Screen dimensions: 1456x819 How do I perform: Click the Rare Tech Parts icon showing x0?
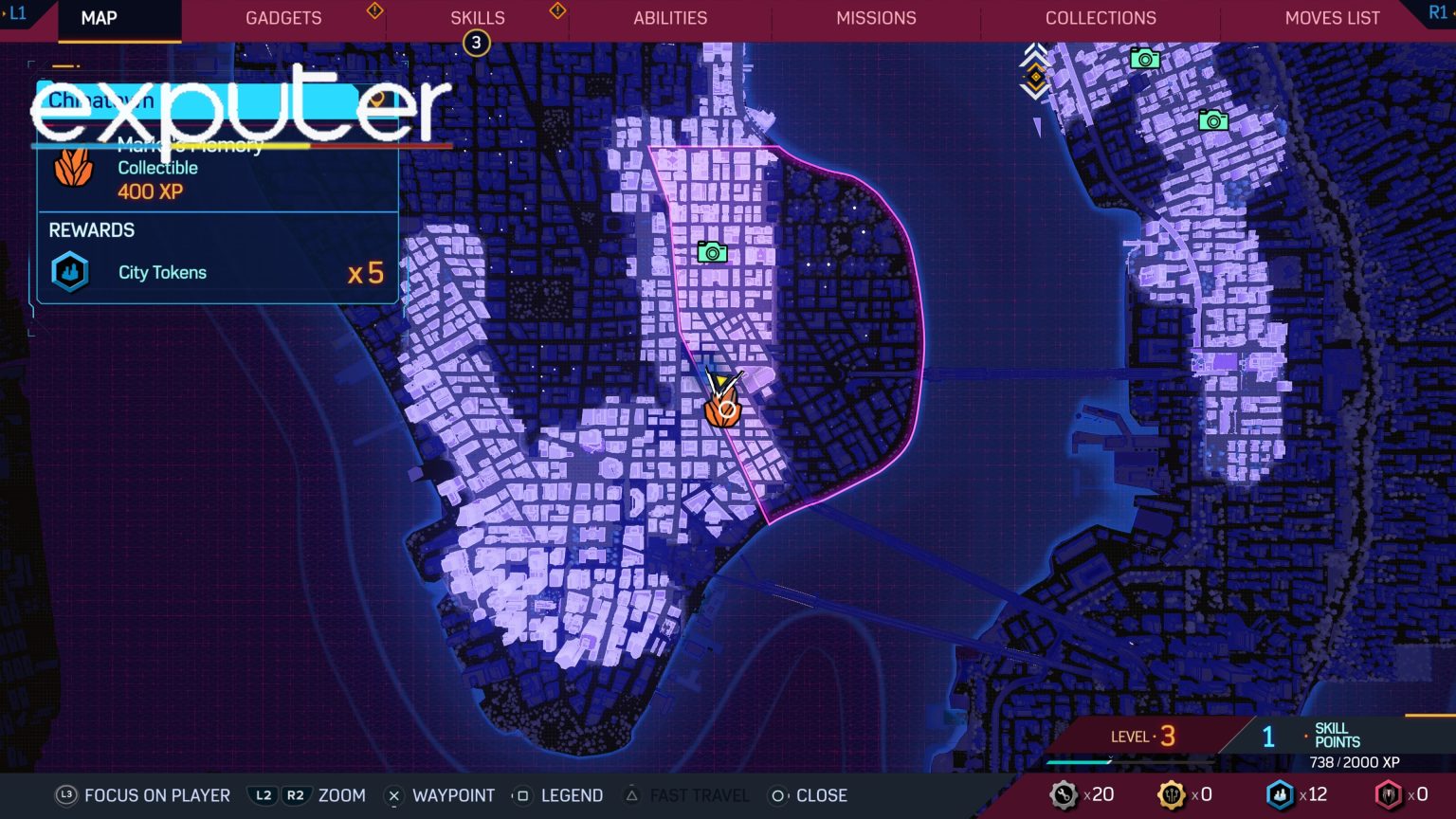[x=1390, y=794]
